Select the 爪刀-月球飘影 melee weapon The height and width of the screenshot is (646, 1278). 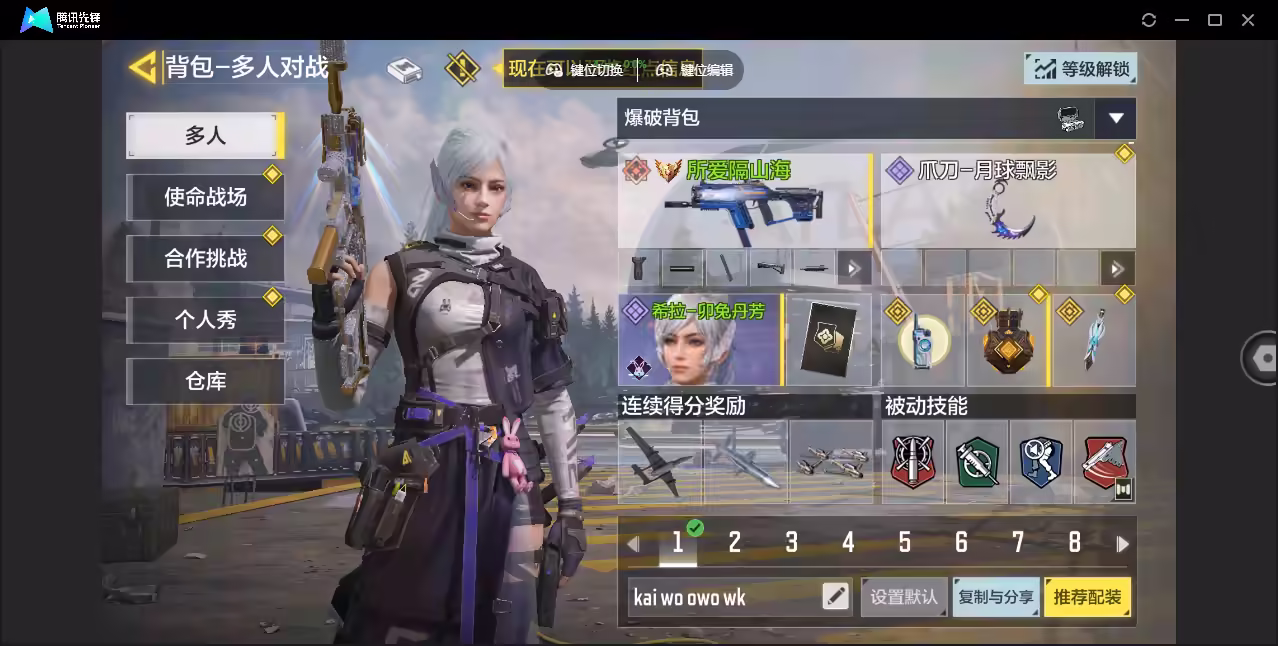coord(1007,201)
